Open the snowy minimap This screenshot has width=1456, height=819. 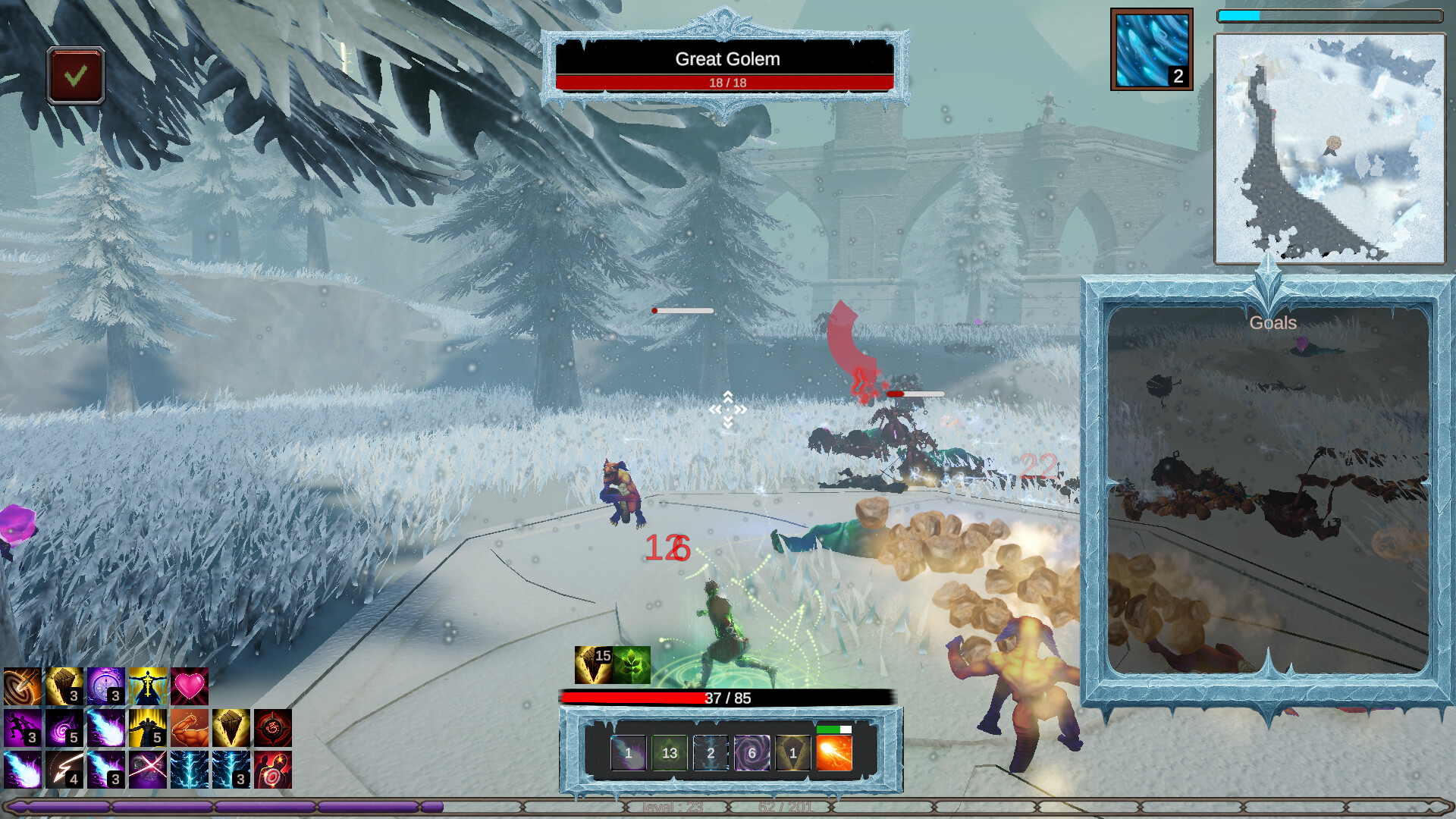pyautogui.click(x=1329, y=149)
